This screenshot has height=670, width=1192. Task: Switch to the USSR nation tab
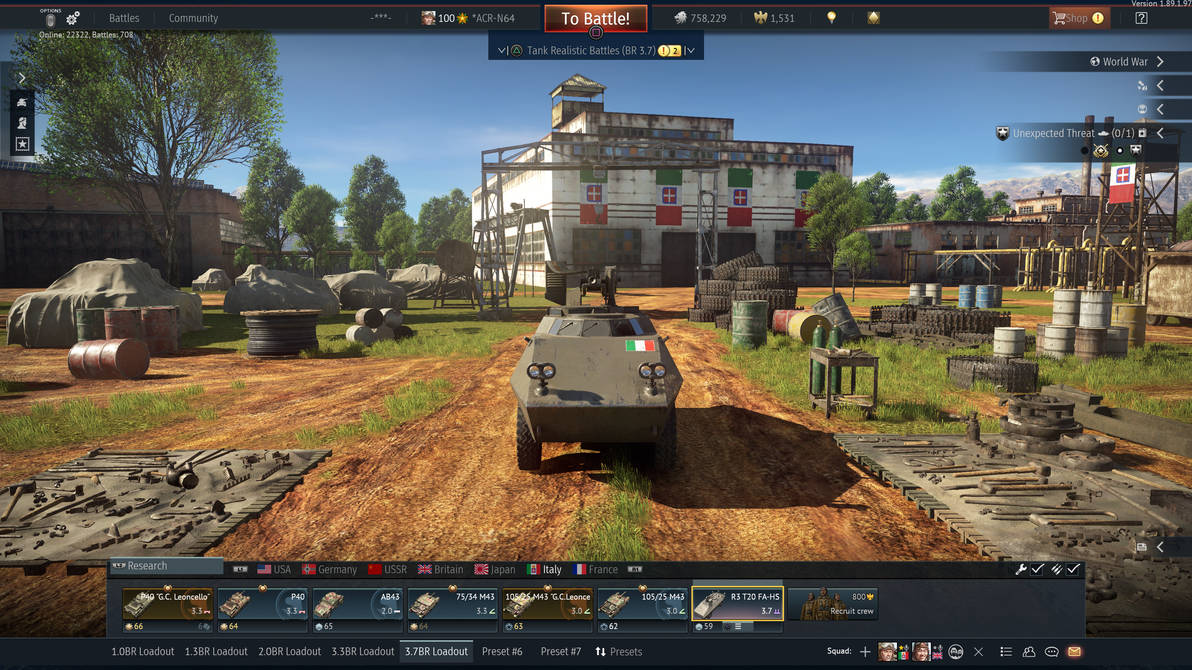click(x=387, y=569)
